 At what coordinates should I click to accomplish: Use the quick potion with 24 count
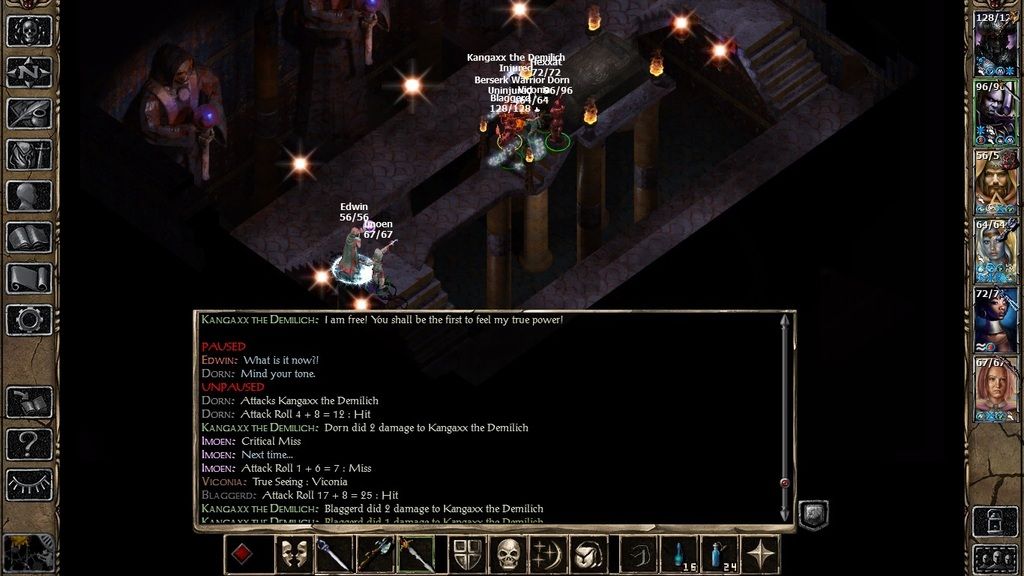[718, 554]
